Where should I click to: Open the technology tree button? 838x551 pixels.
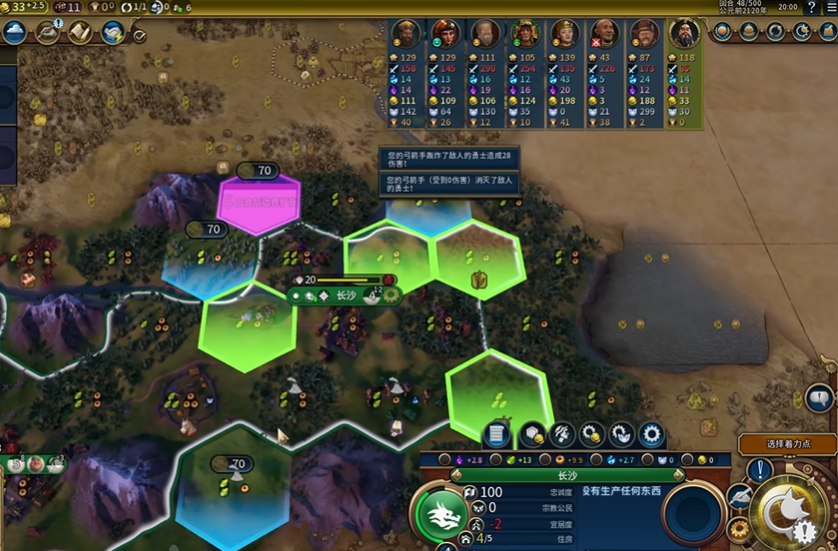click(x=15, y=32)
